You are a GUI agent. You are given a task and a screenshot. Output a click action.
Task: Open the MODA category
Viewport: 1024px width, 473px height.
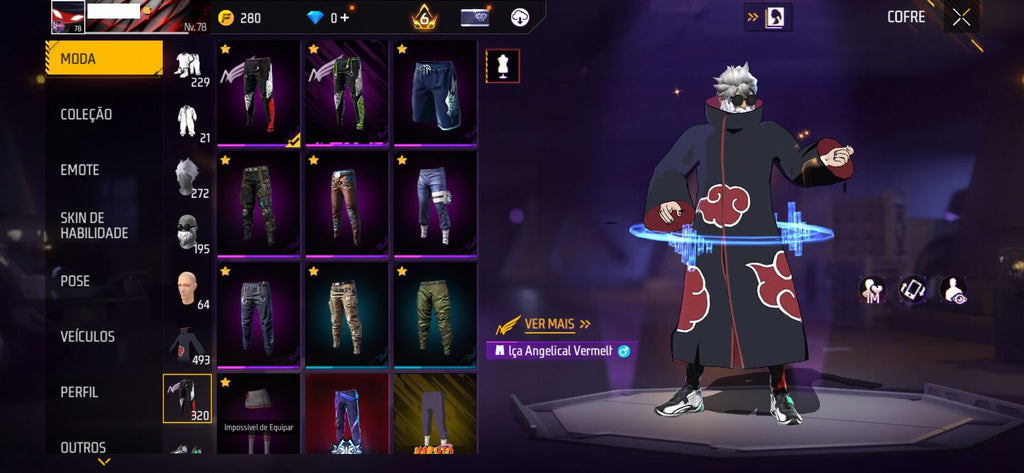[x=104, y=59]
